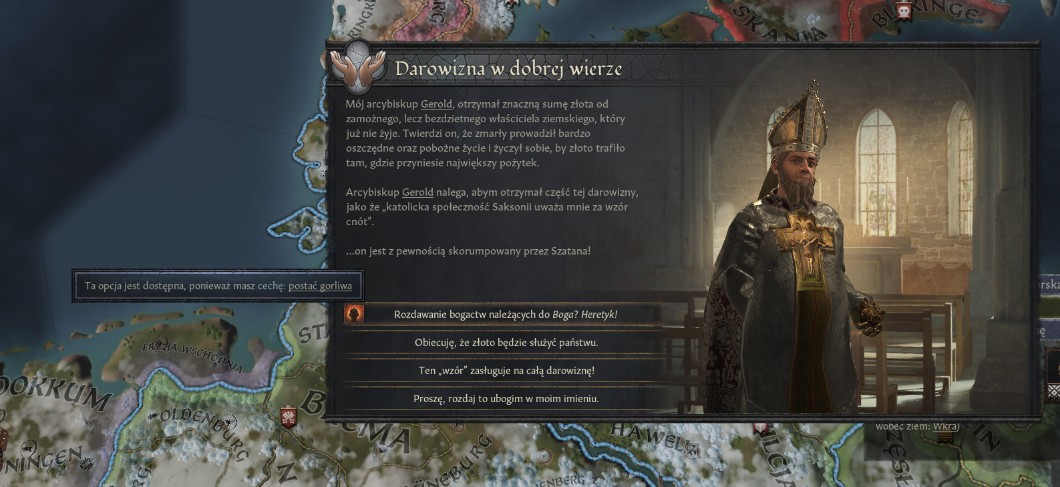Click the zealous trait icon beside the first option
1060x487 pixels.
tap(353, 314)
